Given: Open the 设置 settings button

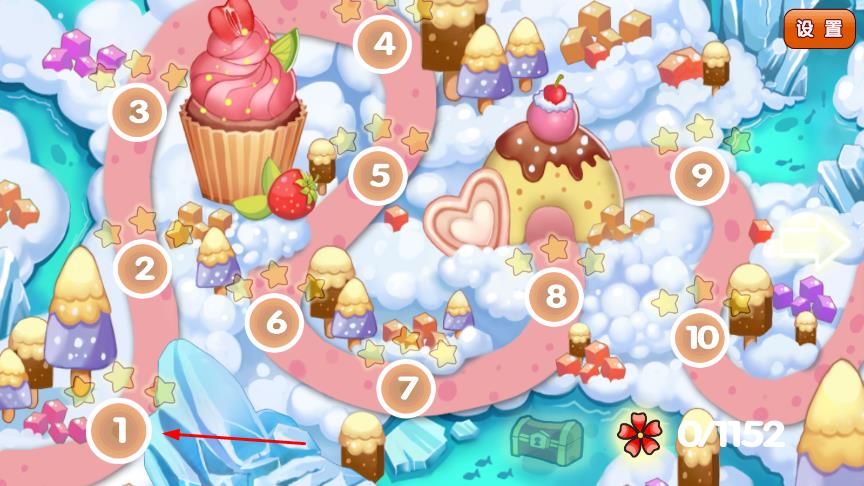Looking at the screenshot, I should [819, 29].
